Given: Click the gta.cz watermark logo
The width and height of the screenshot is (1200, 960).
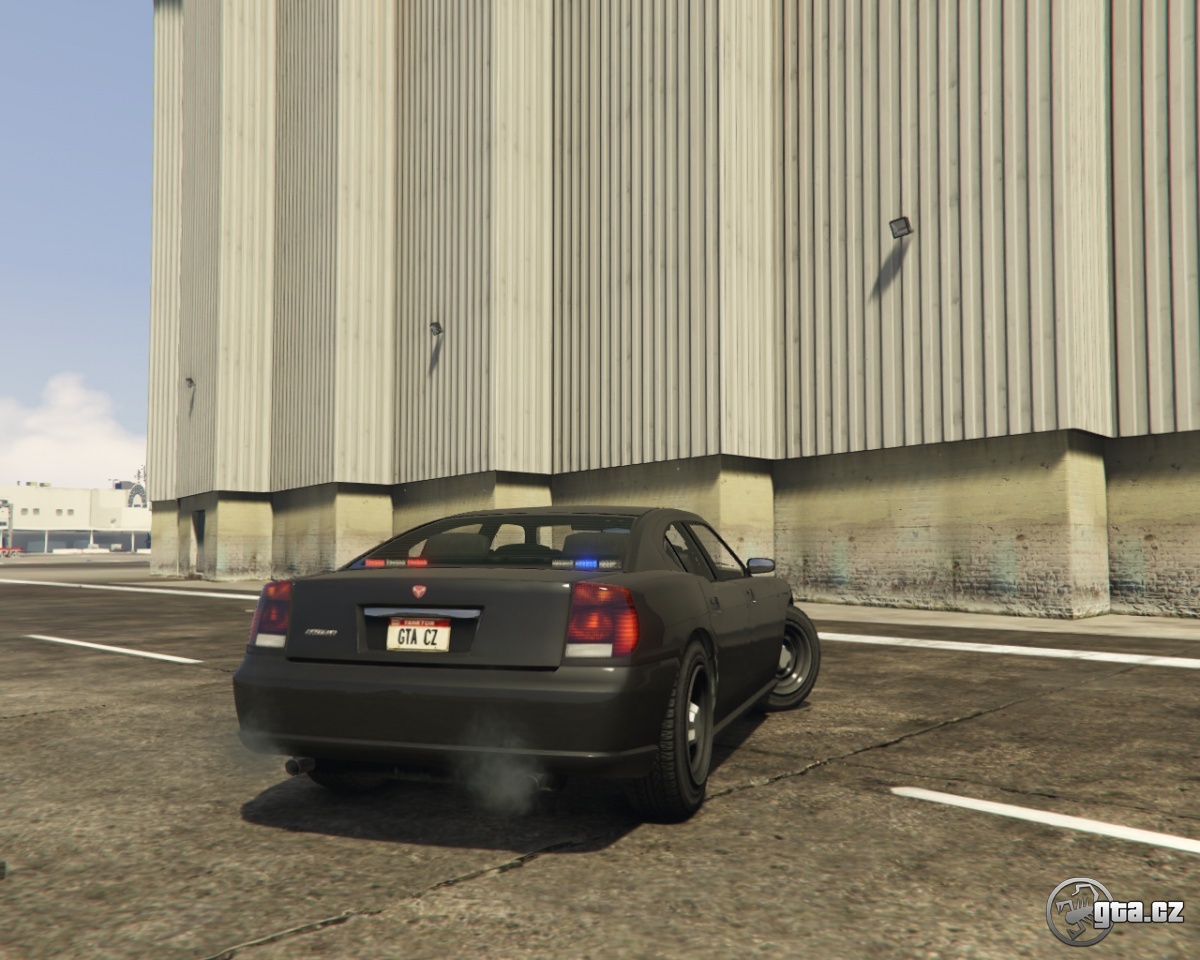Looking at the screenshot, I should [1114, 911].
